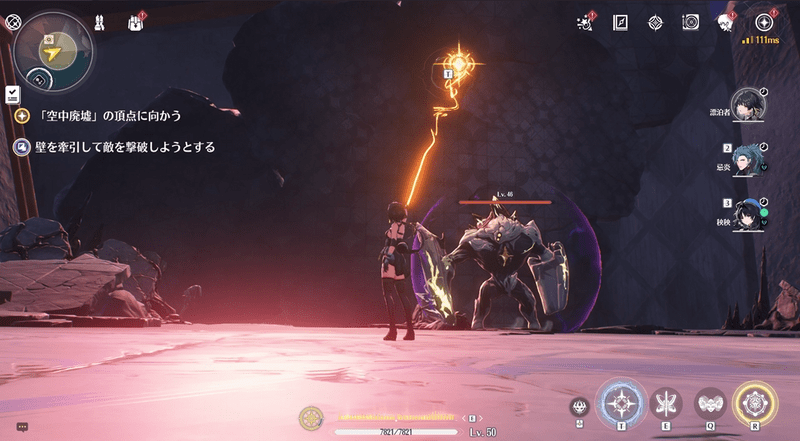Open the twin-figure icon next to minimap
800x441 pixels.
coord(101,21)
